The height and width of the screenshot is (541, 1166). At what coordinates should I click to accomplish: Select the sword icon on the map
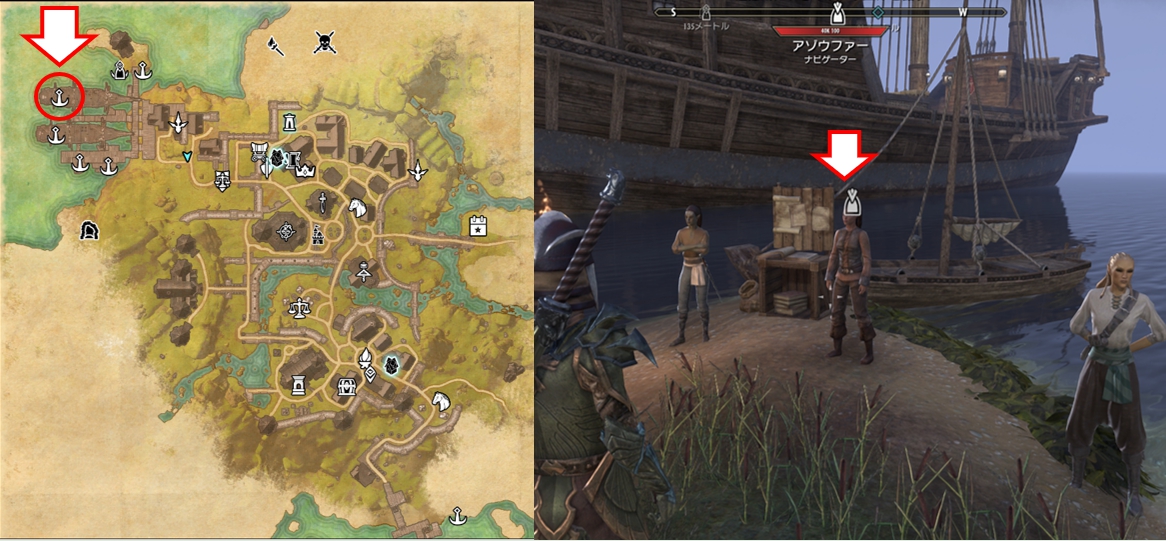click(x=323, y=203)
